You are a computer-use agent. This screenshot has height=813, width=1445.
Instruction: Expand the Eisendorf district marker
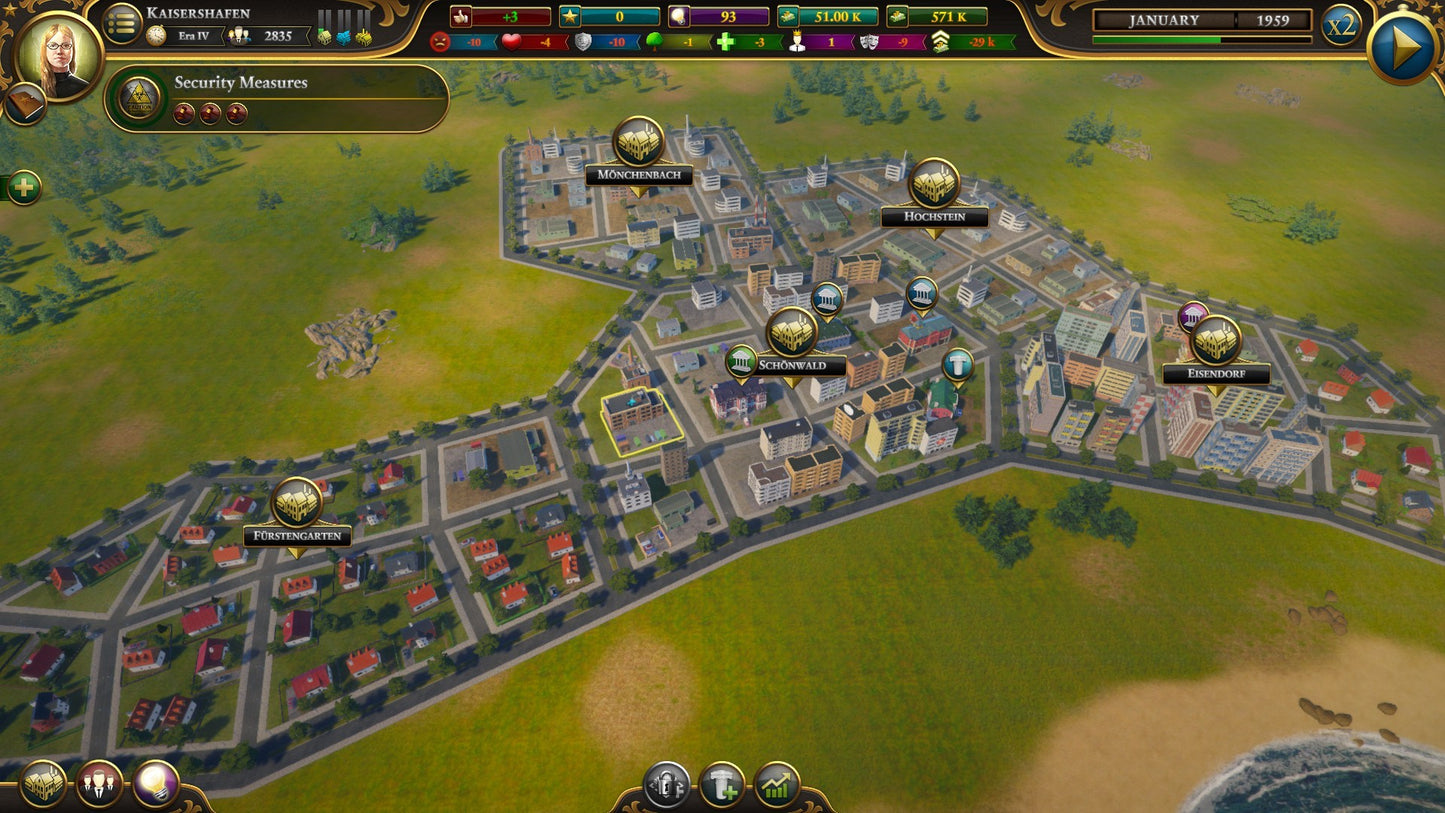pyautogui.click(x=1217, y=338)
